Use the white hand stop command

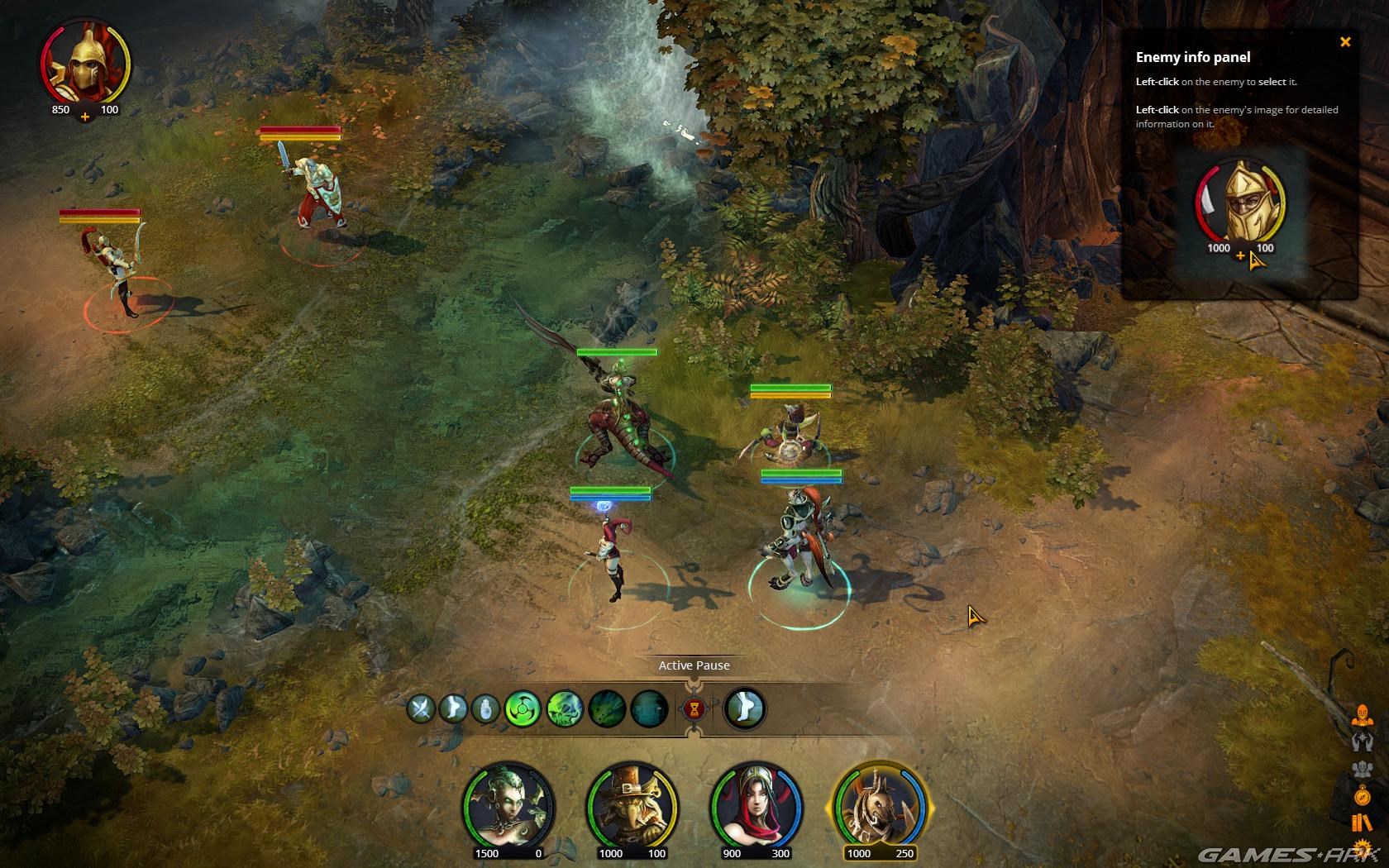click(x=485, y=709)
